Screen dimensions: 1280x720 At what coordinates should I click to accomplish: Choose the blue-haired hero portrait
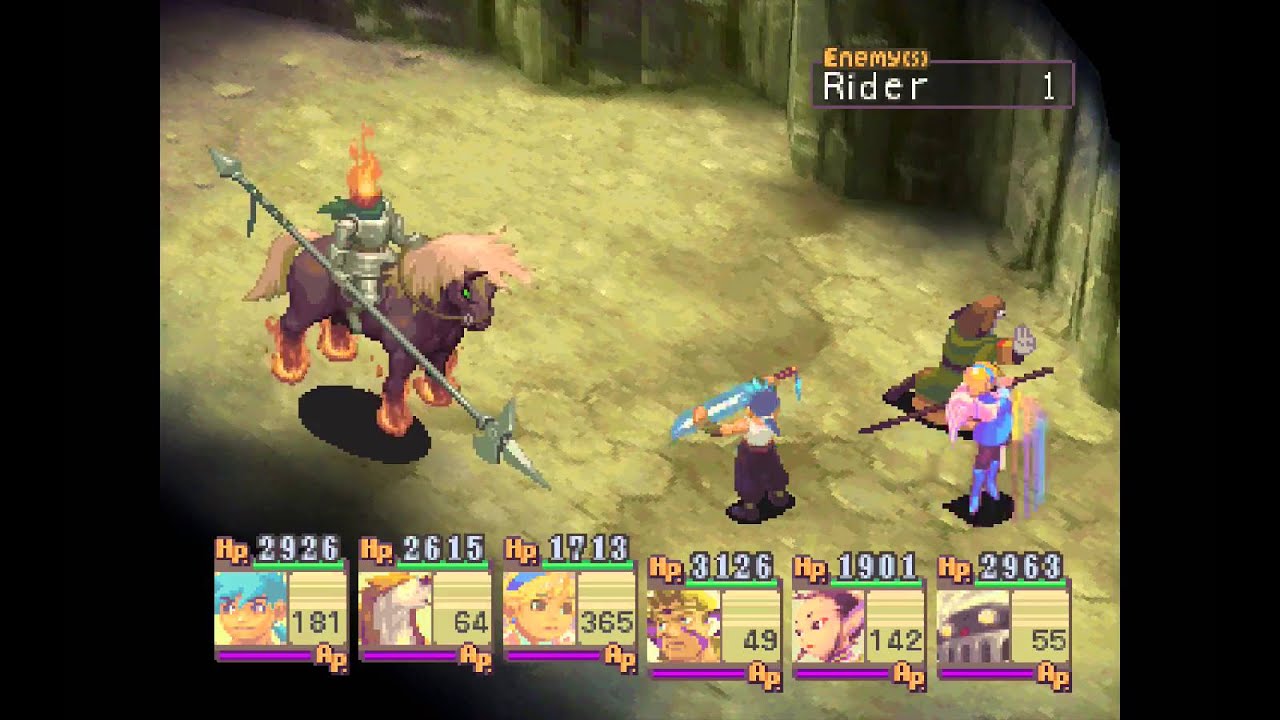[250, 608]
